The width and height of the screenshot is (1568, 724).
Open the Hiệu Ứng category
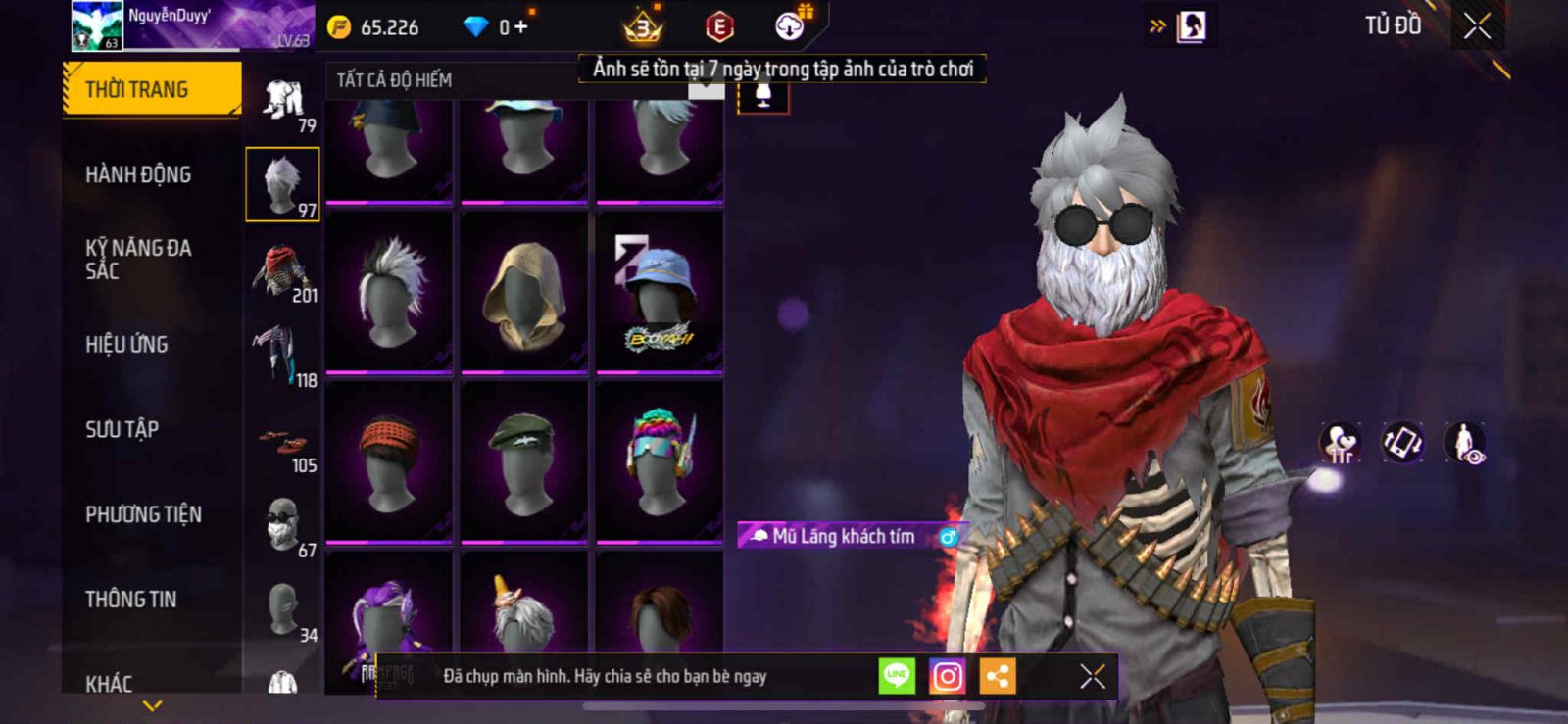point(126,345)
